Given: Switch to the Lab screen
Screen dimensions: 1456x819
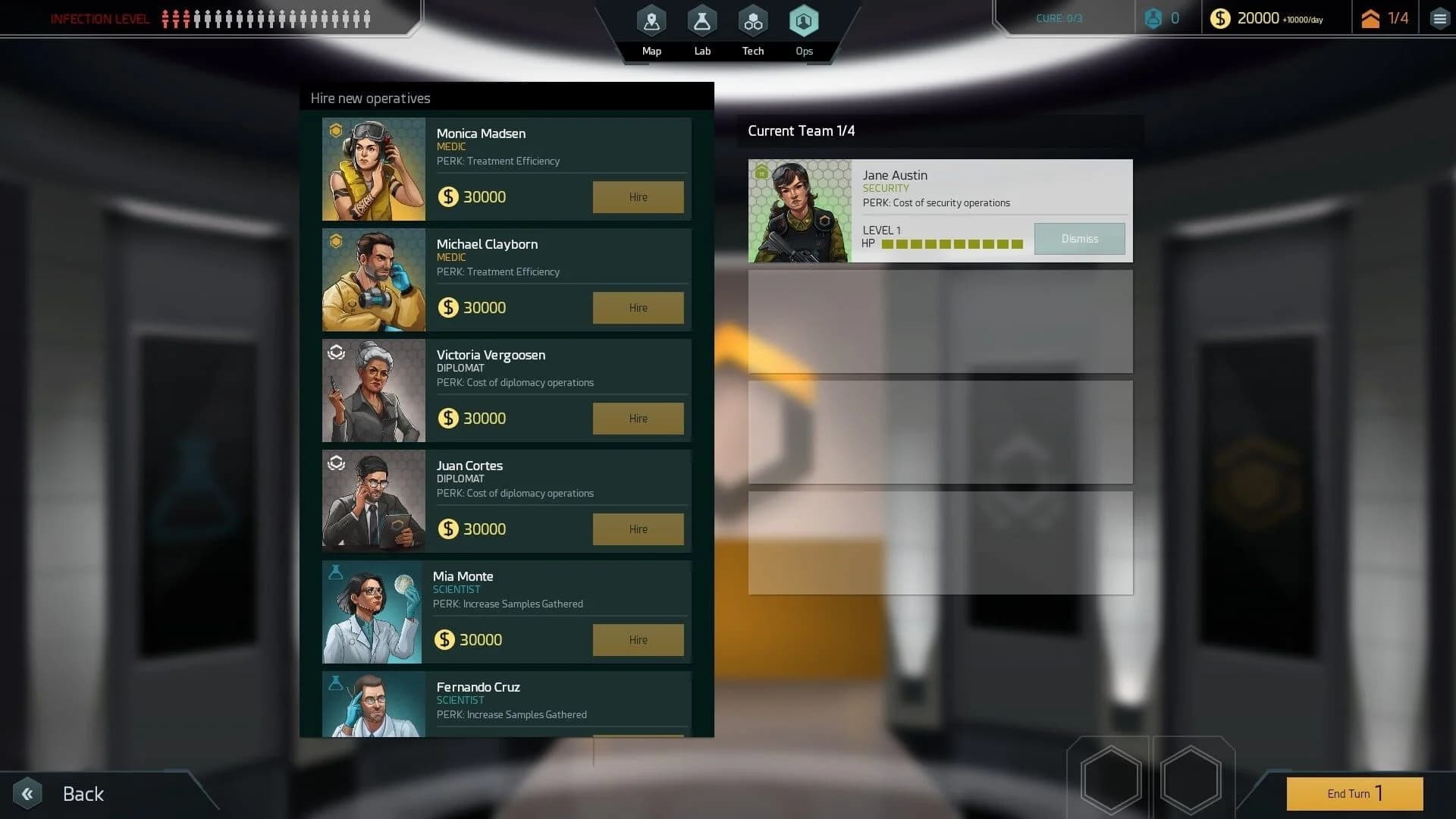Looking at the screenshot, I should pos(701,20).
